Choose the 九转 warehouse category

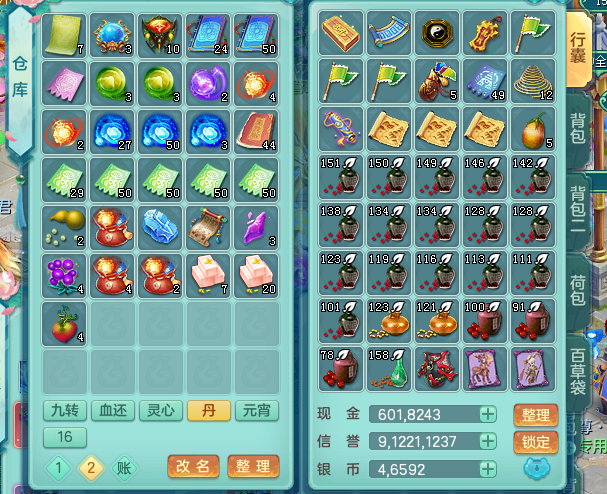tap(63, 410)
